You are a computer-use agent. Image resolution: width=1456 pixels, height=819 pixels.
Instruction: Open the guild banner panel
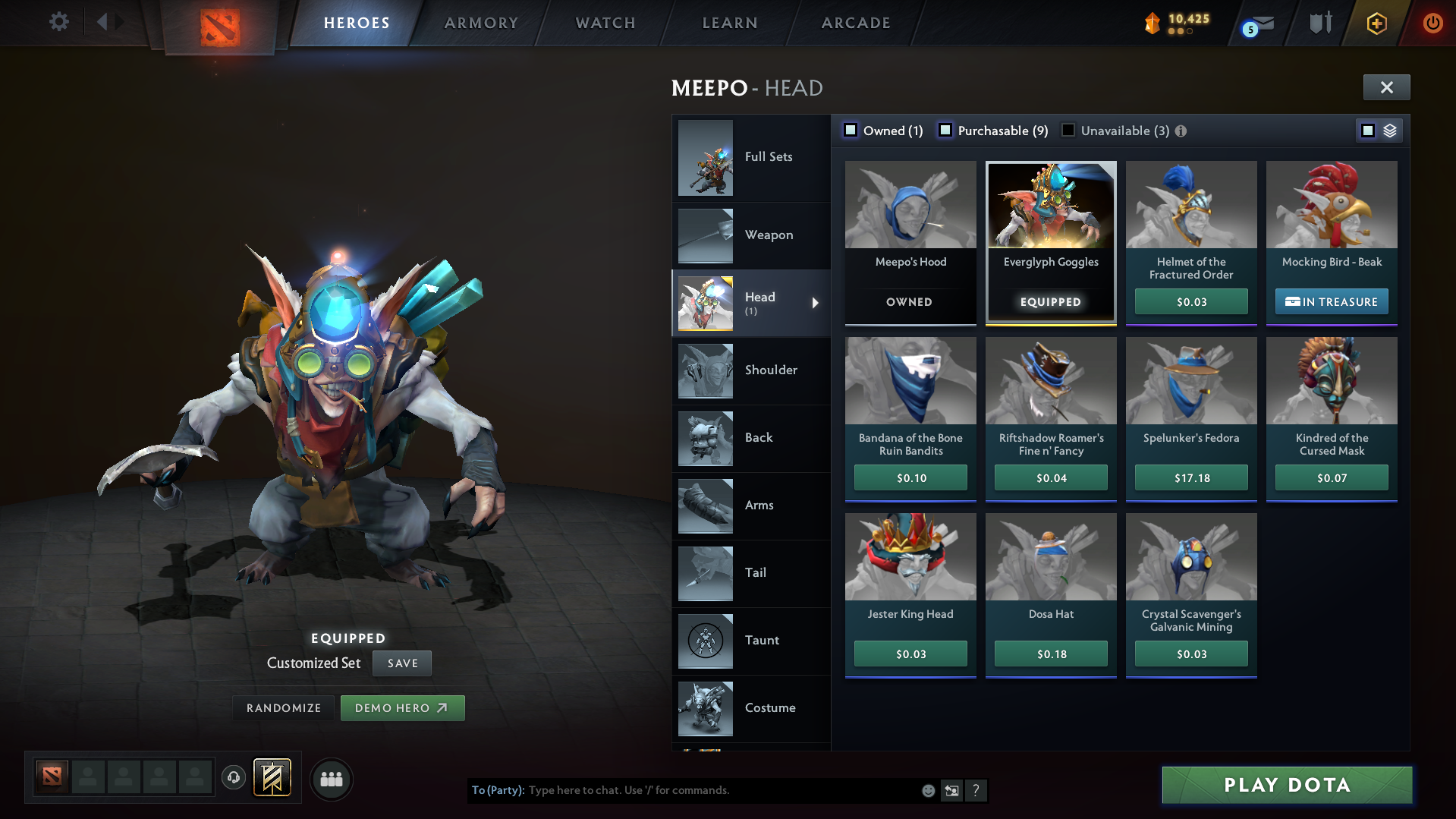273,779
